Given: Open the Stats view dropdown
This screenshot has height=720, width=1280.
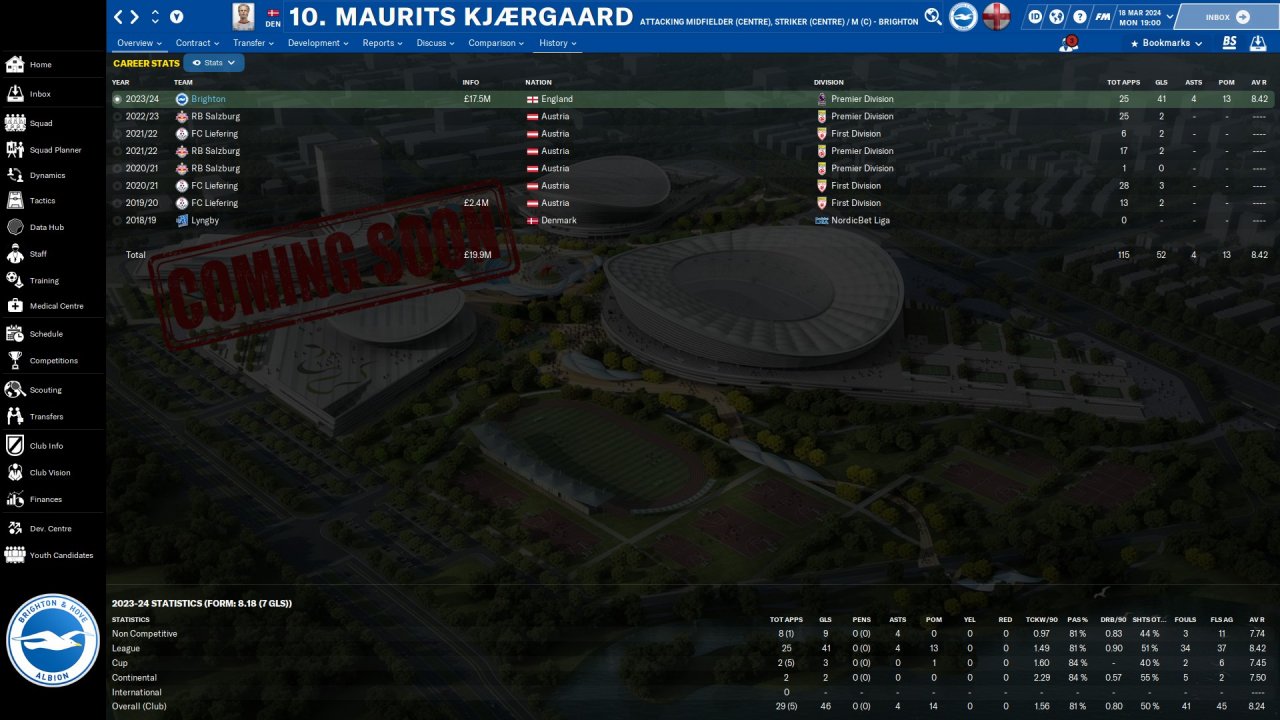Looking at the screenshot, I should point(214,63).
